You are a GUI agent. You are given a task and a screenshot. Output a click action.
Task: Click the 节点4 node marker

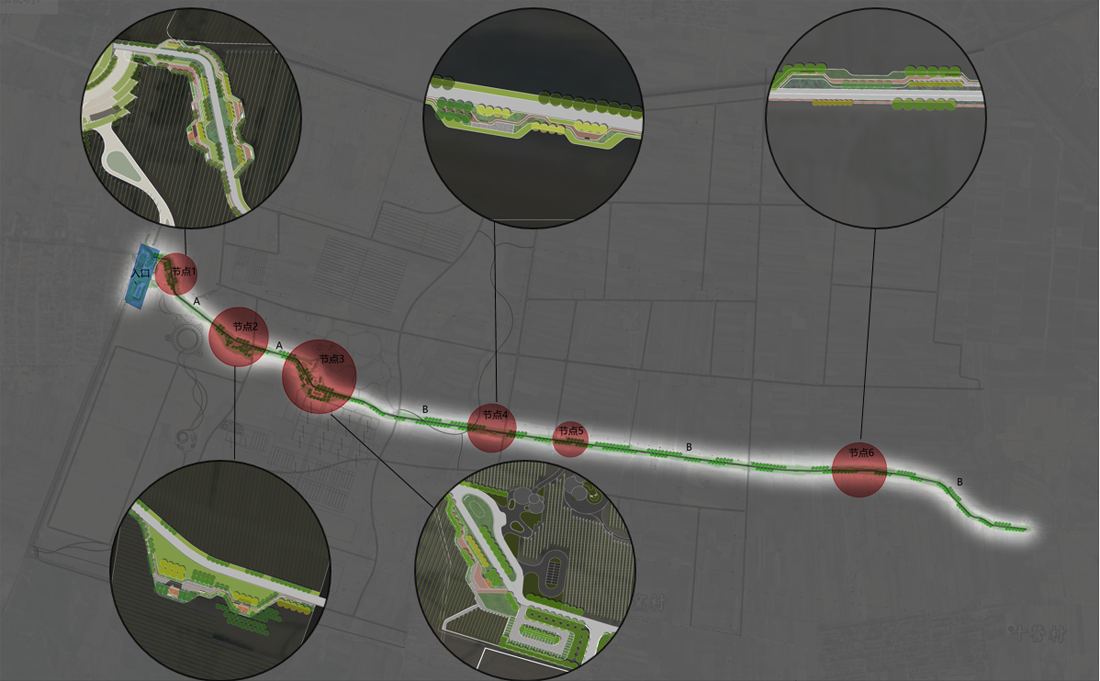coord(492,427)
